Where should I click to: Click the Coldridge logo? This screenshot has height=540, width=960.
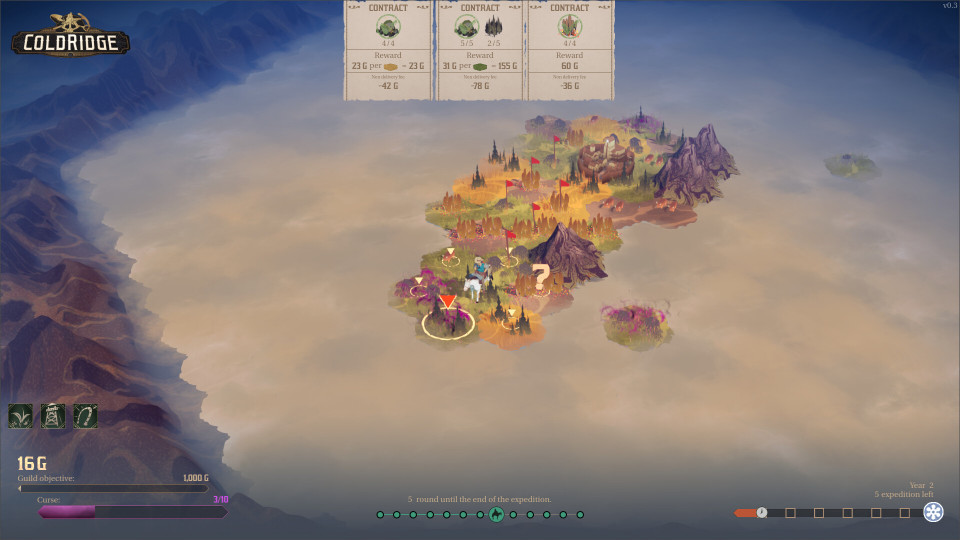(70, 37)
